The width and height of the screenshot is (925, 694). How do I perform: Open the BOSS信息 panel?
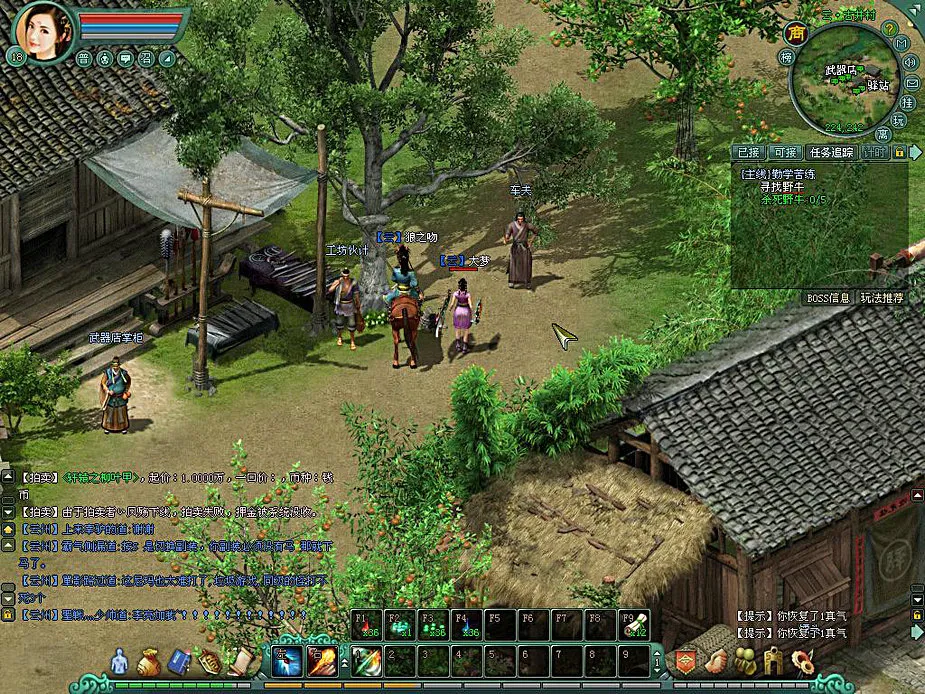(828, 298)
